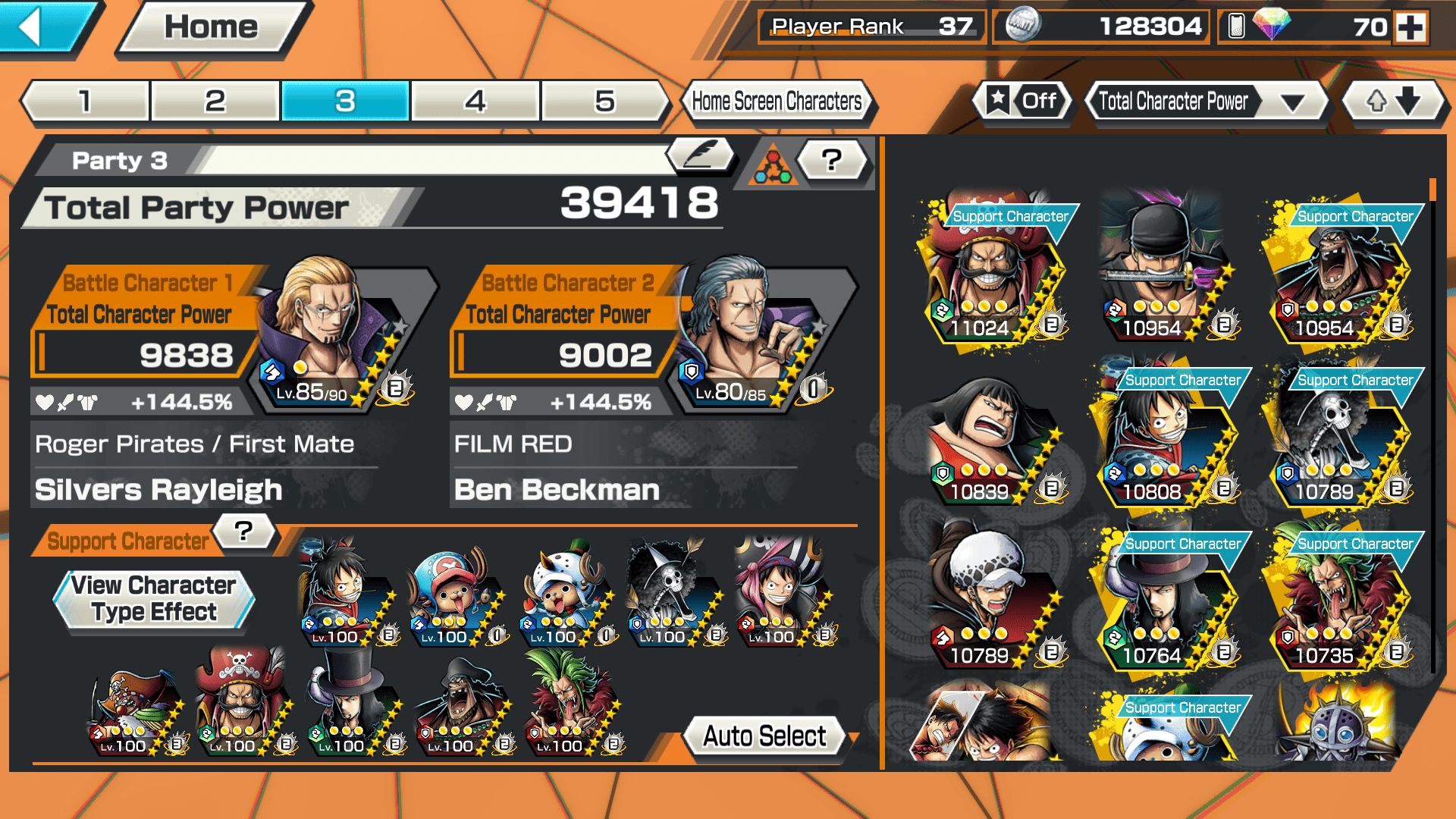Choose party tab 5
Image resolution: width=1456 pixels, height=819 pixels.
pos(605,101)
